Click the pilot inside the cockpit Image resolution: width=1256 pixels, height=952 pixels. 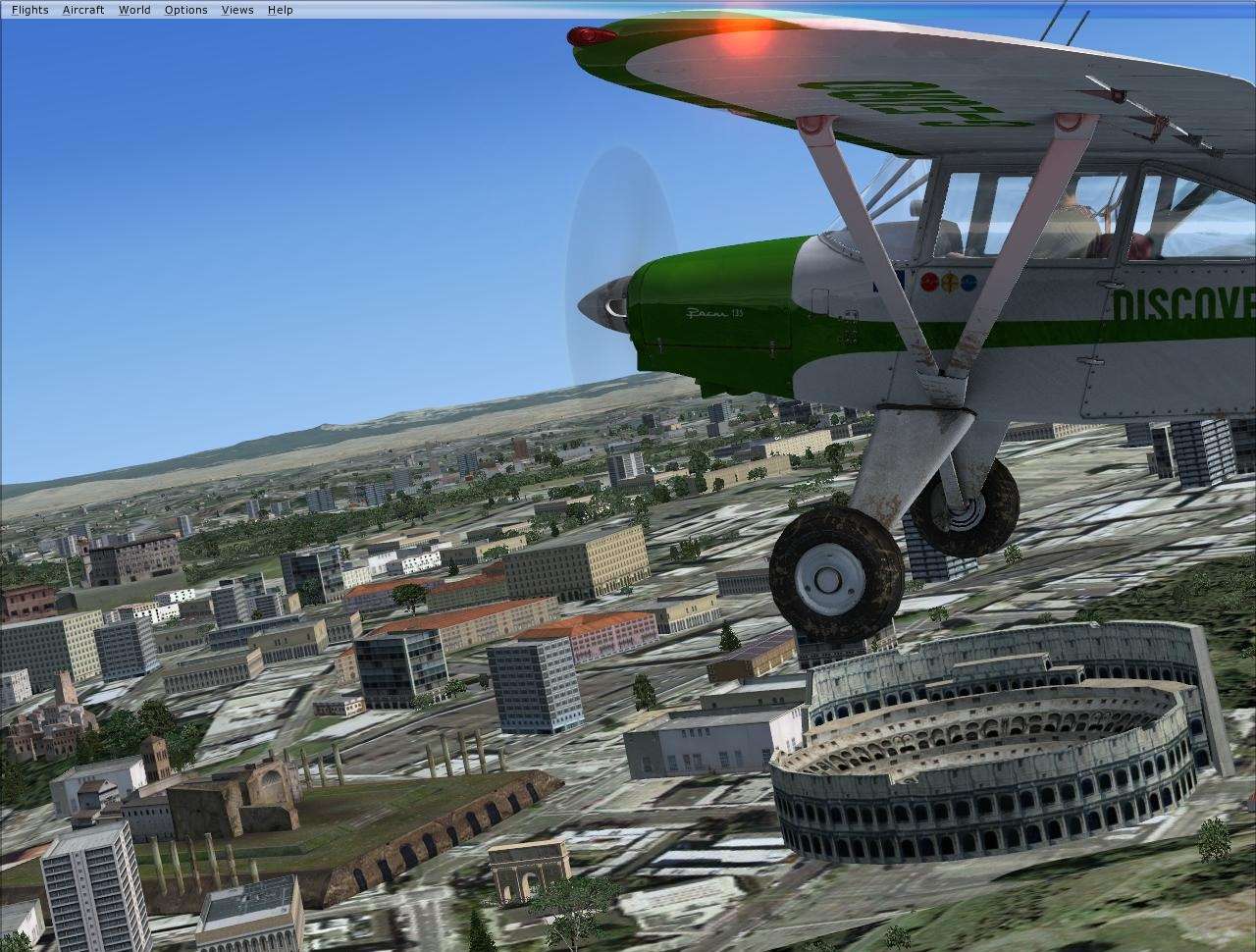pos(1070,216)
